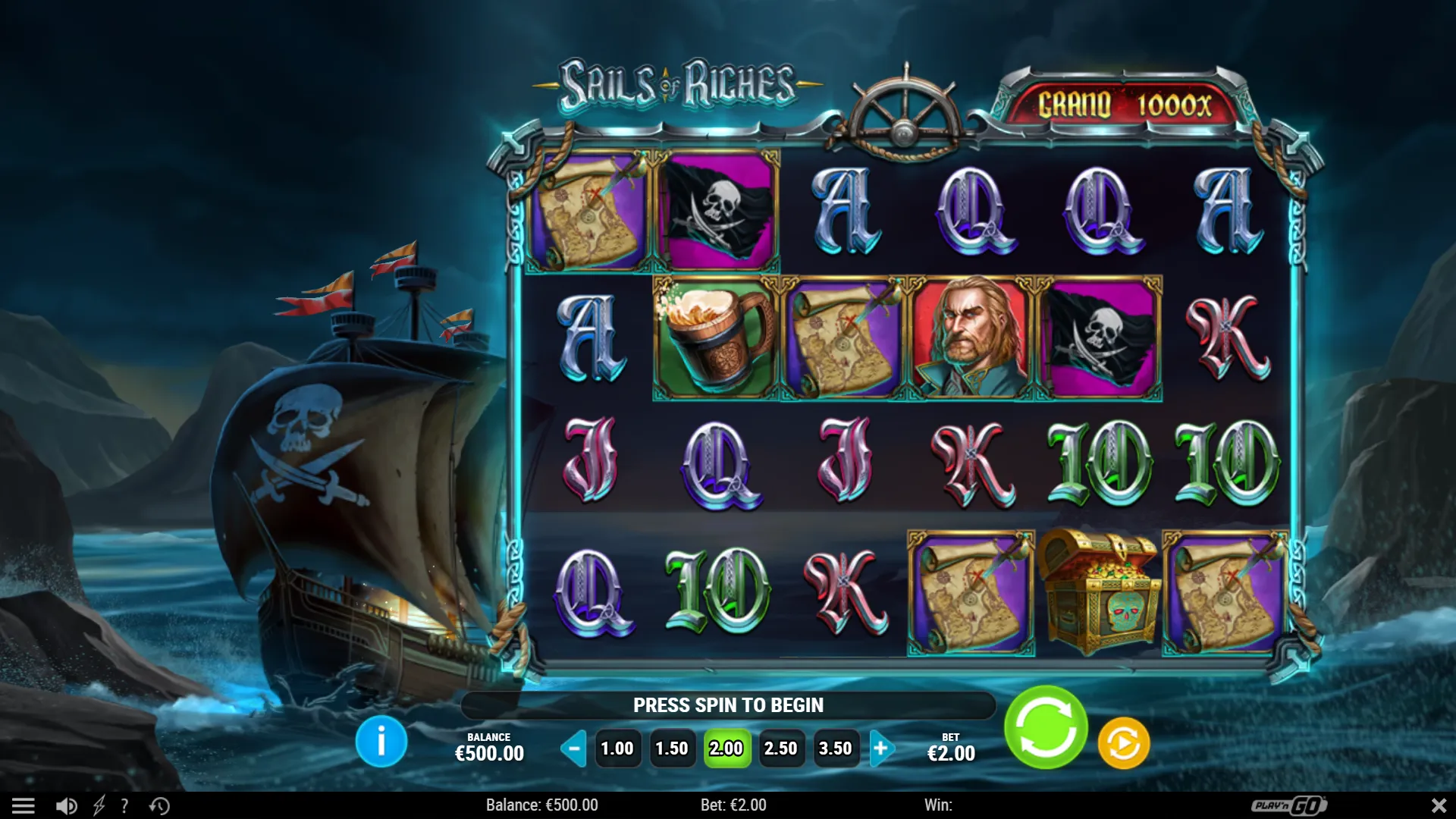Toggle fast play lightning bolt
This screenshot has width=1456, height=819.
tap(99, 805)
